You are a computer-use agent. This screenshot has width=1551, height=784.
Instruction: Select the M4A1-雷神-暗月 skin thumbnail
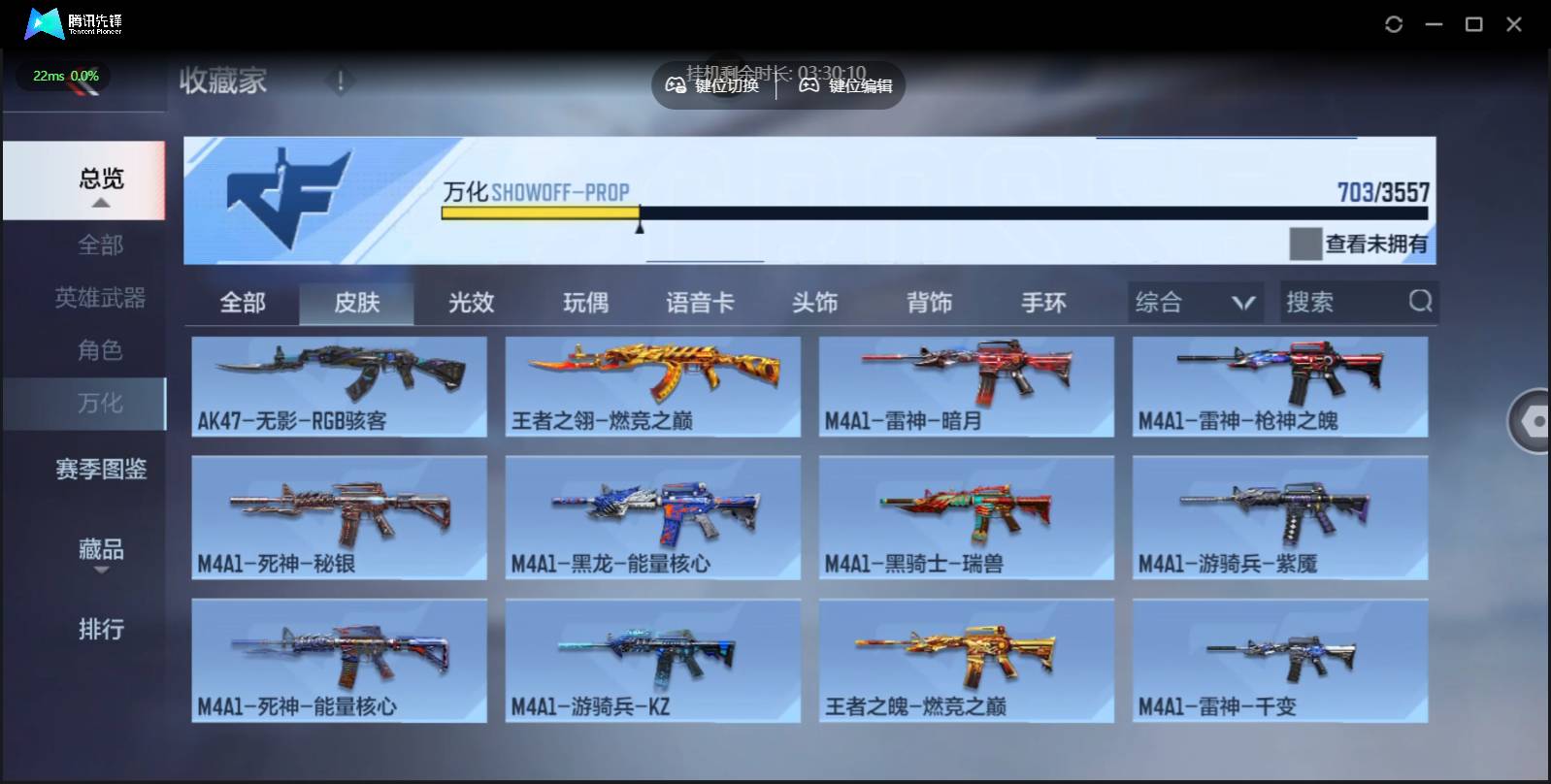pyautogui.click(x=966, y=386)
